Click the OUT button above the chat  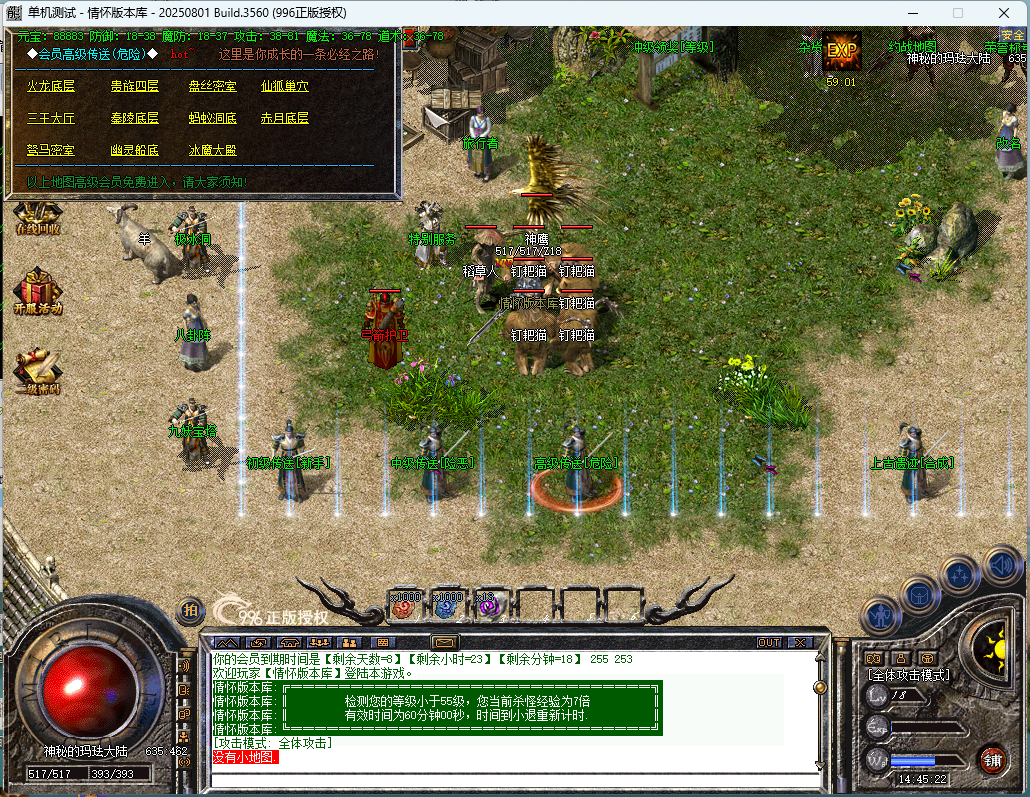coord(769,642)
